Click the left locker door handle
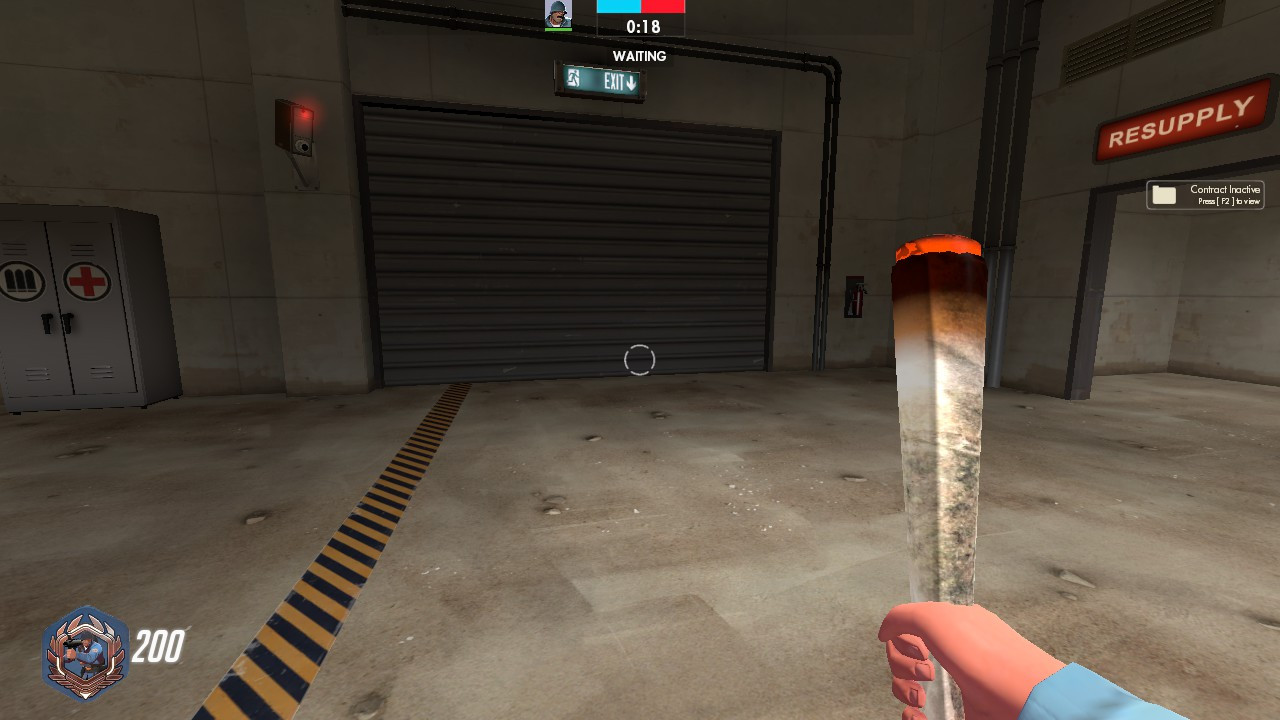 [48, 324]
